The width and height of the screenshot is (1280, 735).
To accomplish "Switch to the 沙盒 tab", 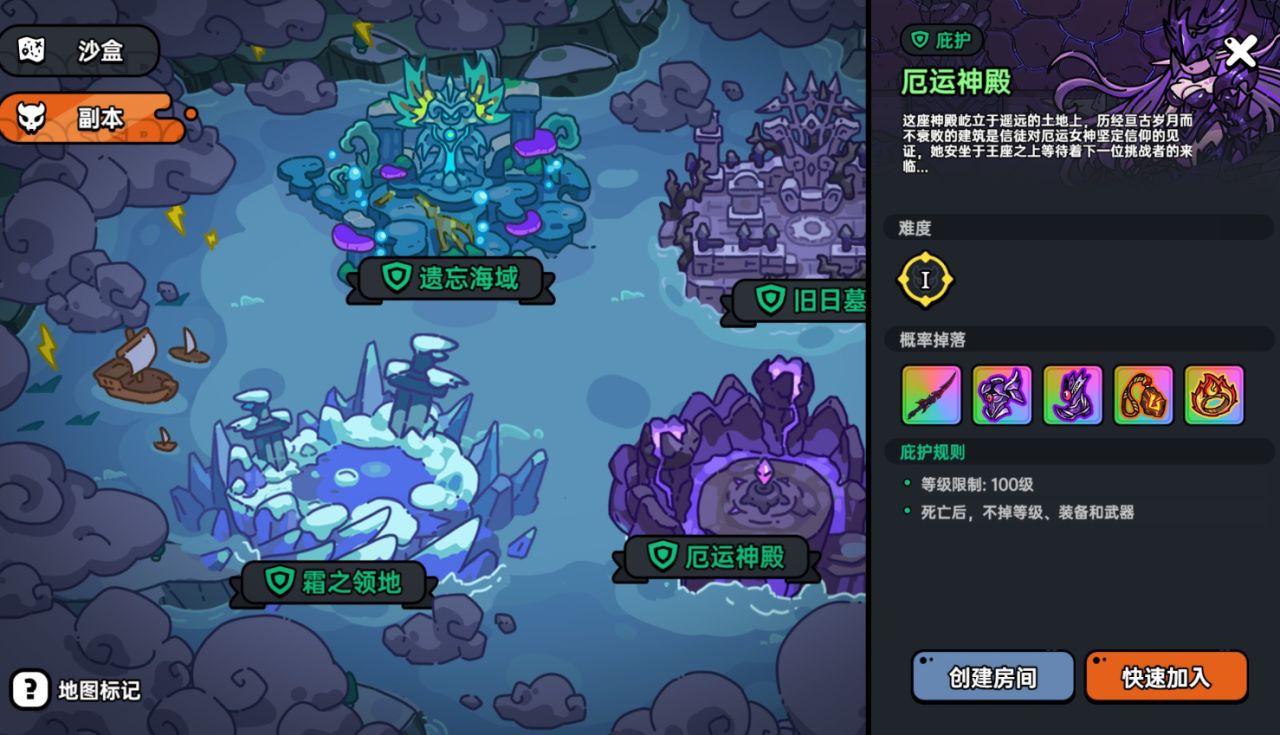I will (x=77, y=49).
